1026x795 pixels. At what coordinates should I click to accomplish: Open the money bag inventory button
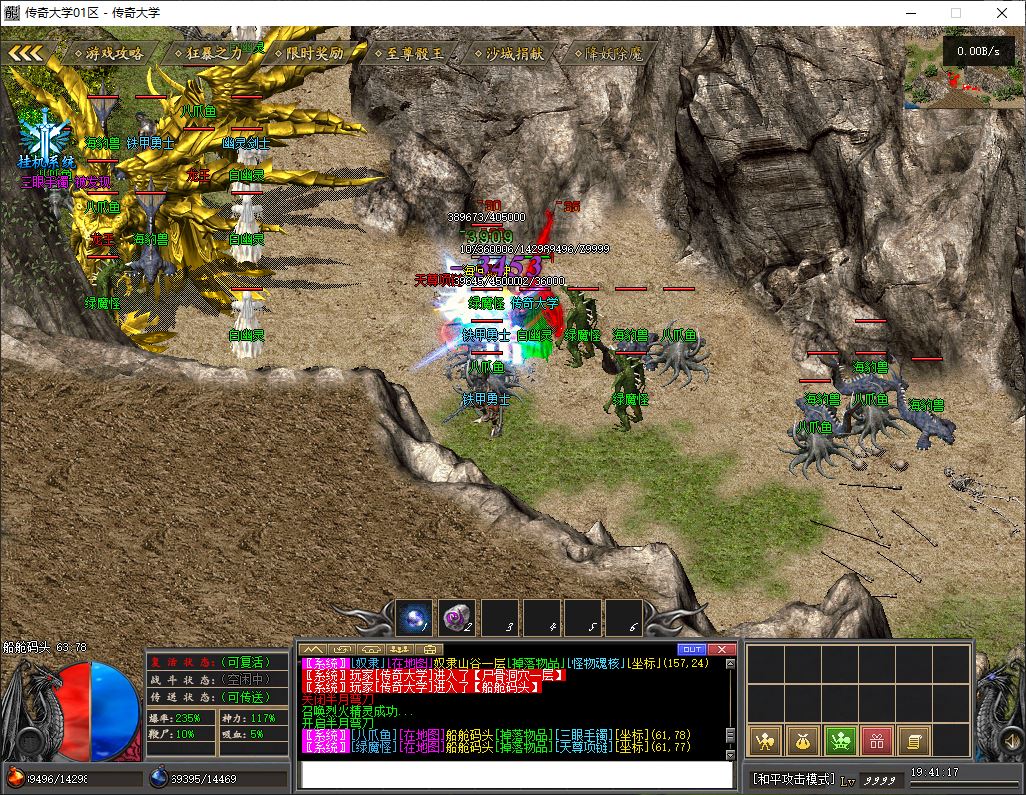coord(803,741)
